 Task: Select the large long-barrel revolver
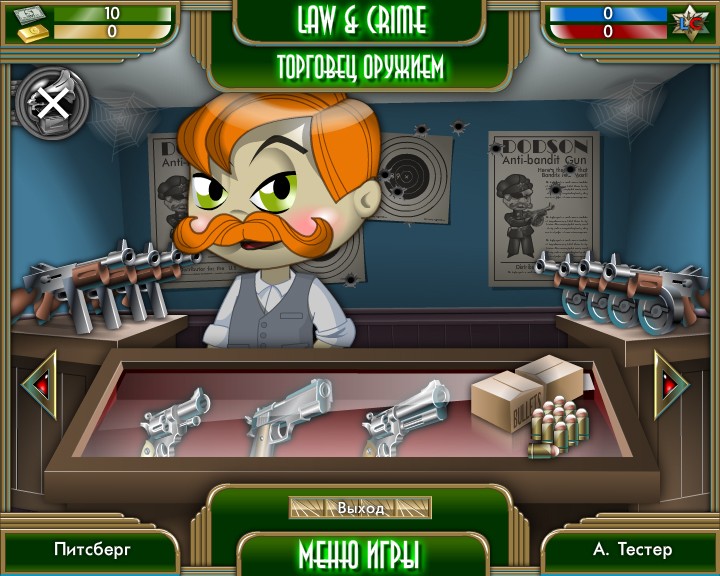point(405,413)
